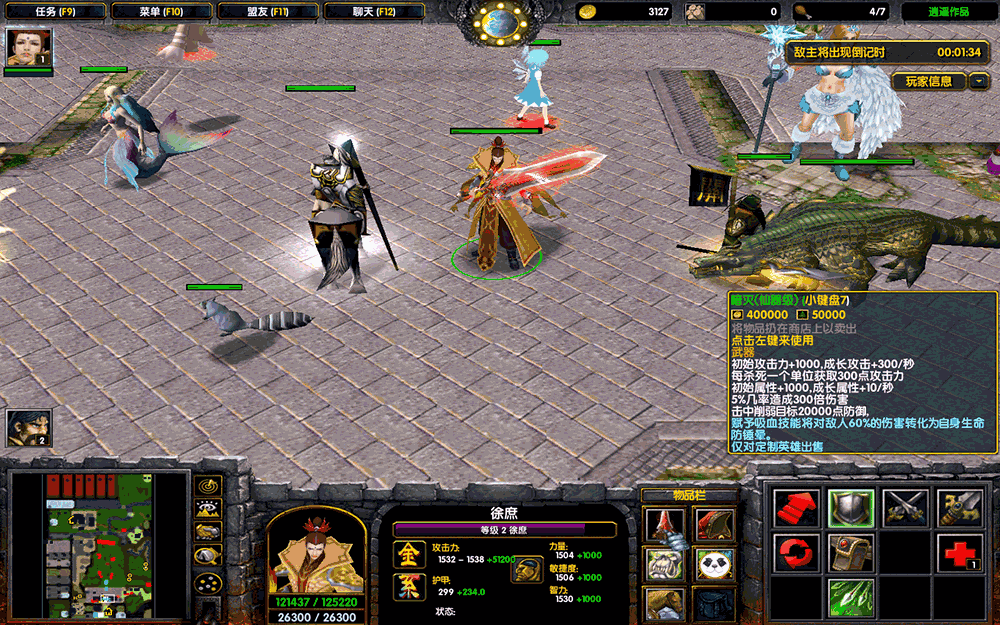Open the 盟友 (F11) allies menu
Viewport: 1000px width, 625px height.
coord(267,12)
